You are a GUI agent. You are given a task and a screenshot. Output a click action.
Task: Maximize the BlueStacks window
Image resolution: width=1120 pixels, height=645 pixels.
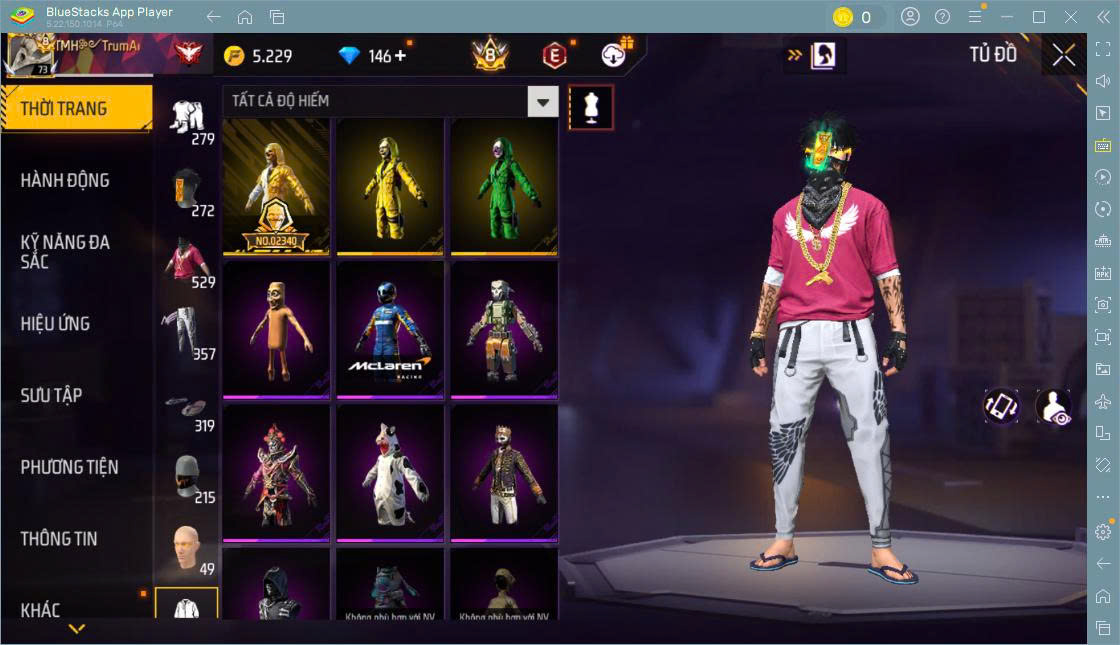(x=1039, y=17)
